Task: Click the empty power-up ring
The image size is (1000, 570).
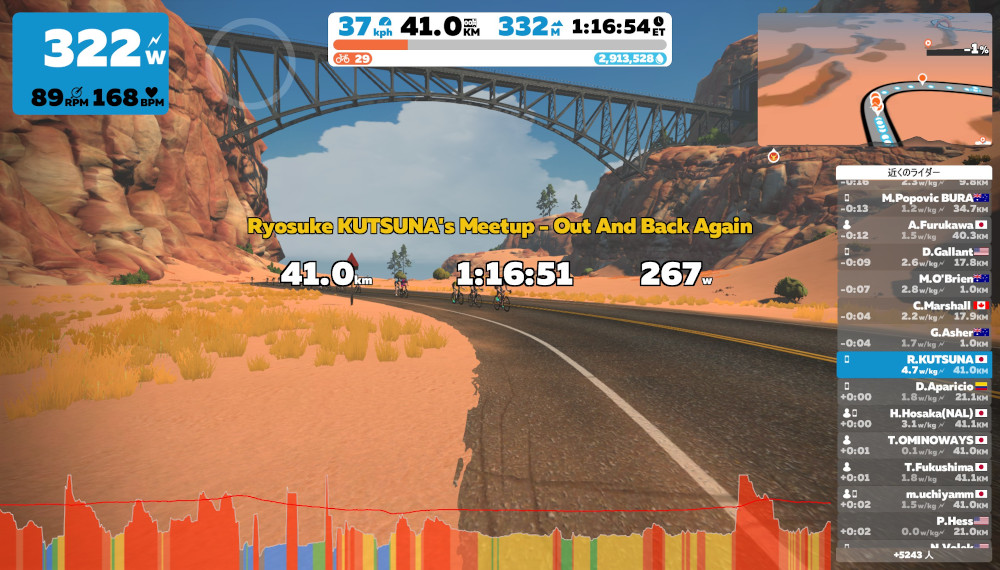Action: (250, 63)
